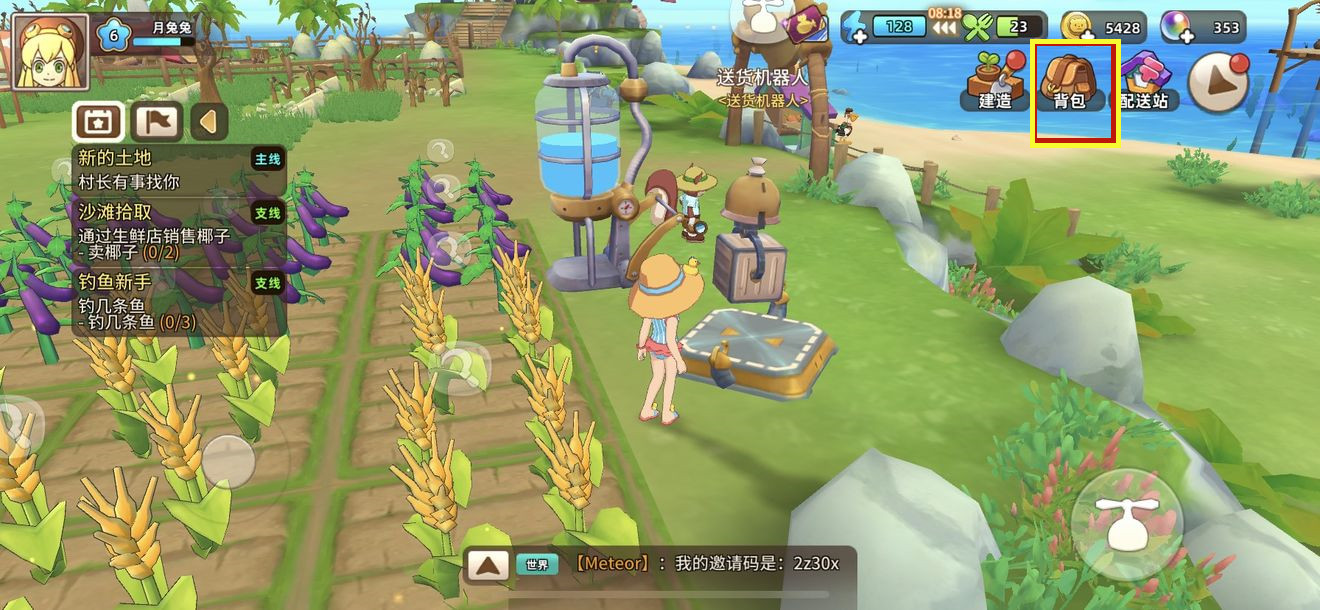Open the purple duck ticket icon
1320x610 pixels.
coord(805,24)
